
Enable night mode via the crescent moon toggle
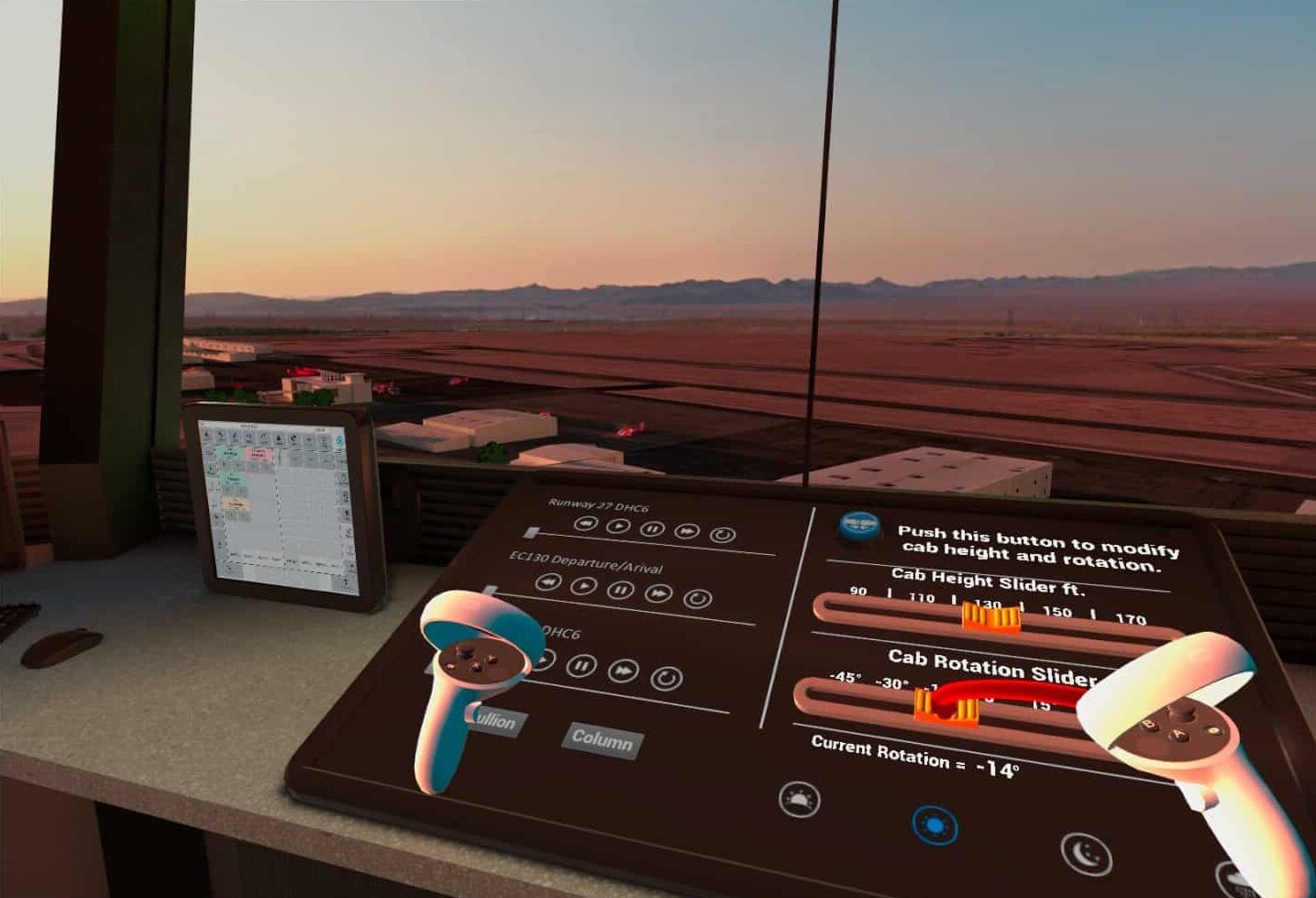coord(1086,853)
